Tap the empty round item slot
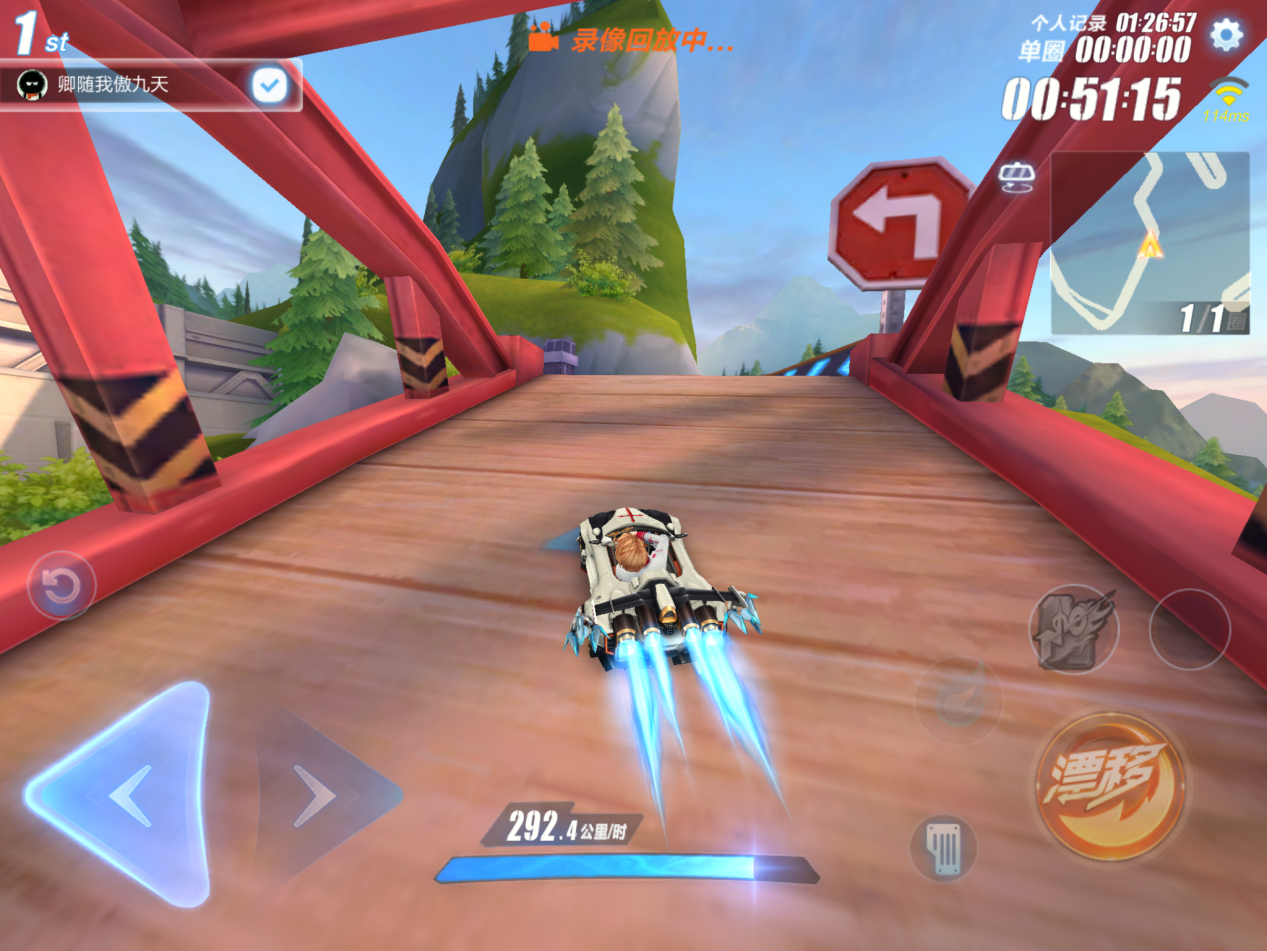The height and width of the screenshot is (951, 1267). (x=1189, y=629)
